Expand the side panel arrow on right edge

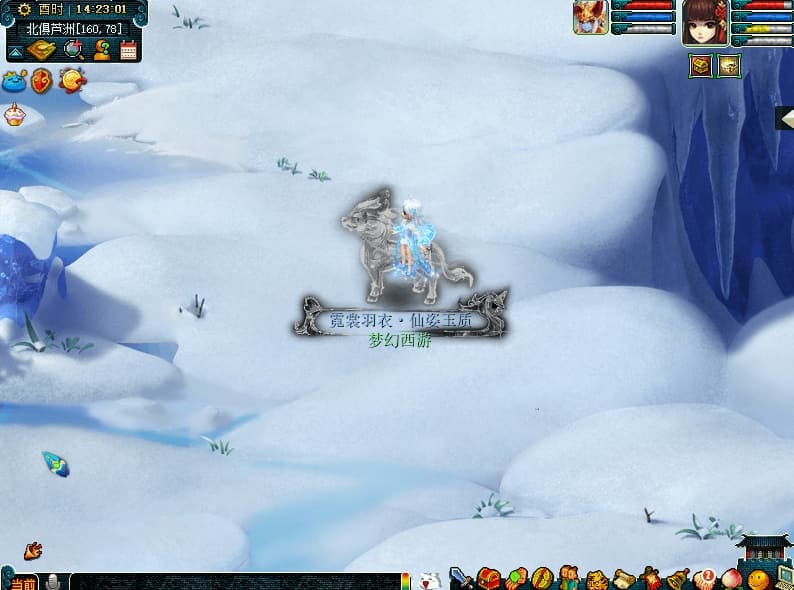coord(784,118)
